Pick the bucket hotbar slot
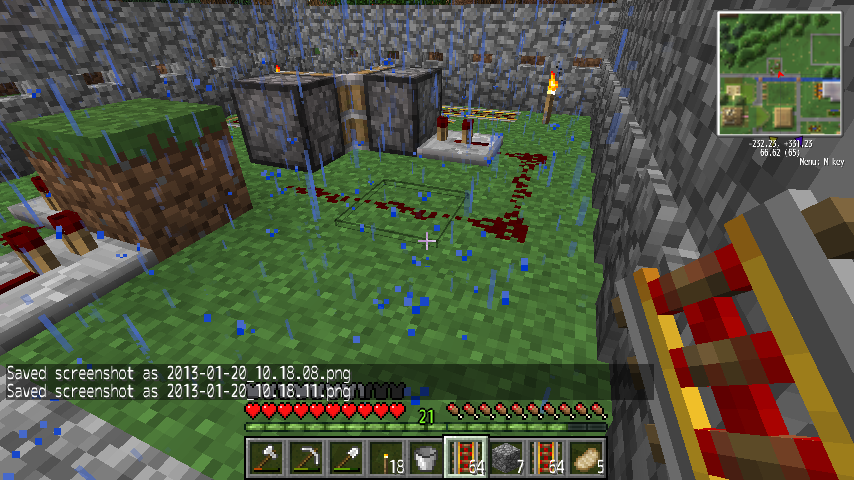The width and height of the screenshot is (854, 480). click(x=426, y=457)
